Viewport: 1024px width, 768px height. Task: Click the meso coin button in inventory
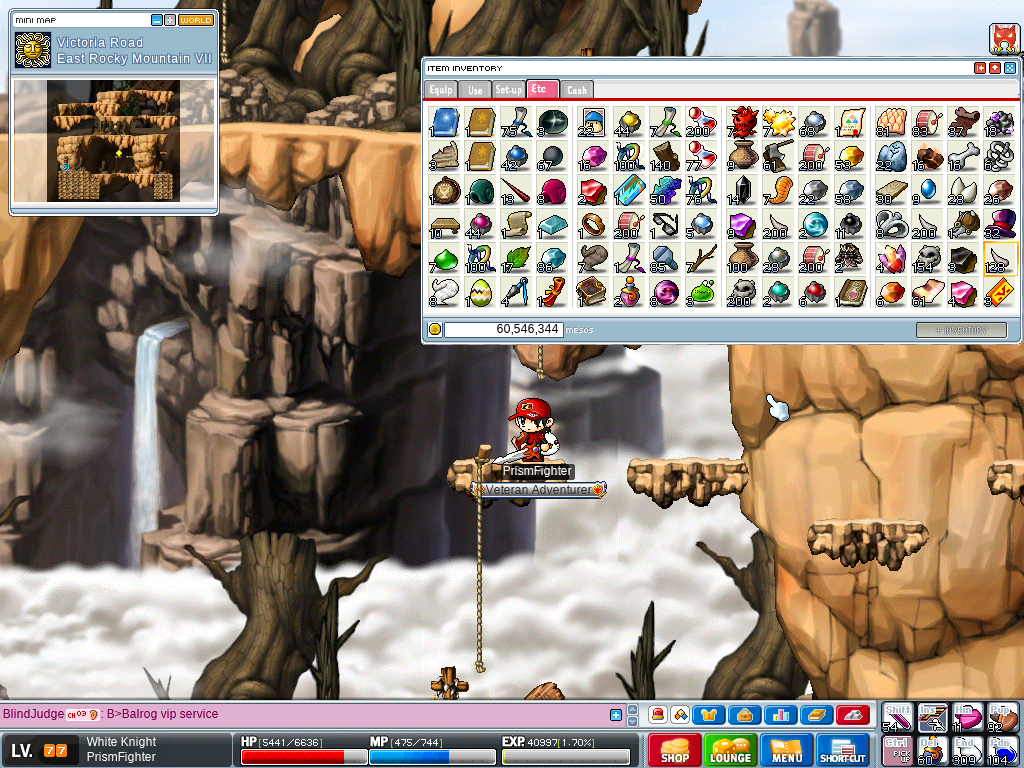click(x=435, y=329)
